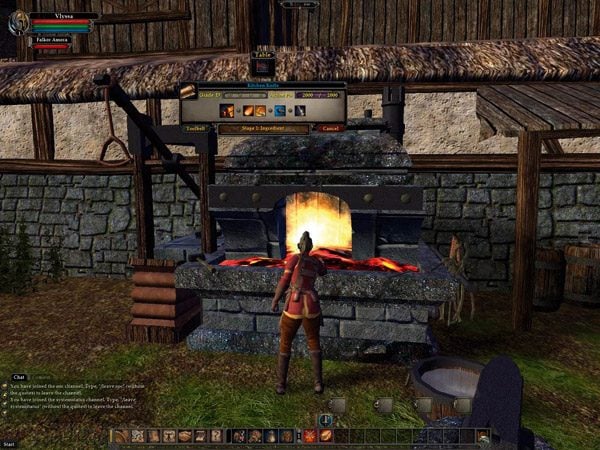Click the icon at the hotbar's far right end
600x450 pixels.
coord(483,436)
